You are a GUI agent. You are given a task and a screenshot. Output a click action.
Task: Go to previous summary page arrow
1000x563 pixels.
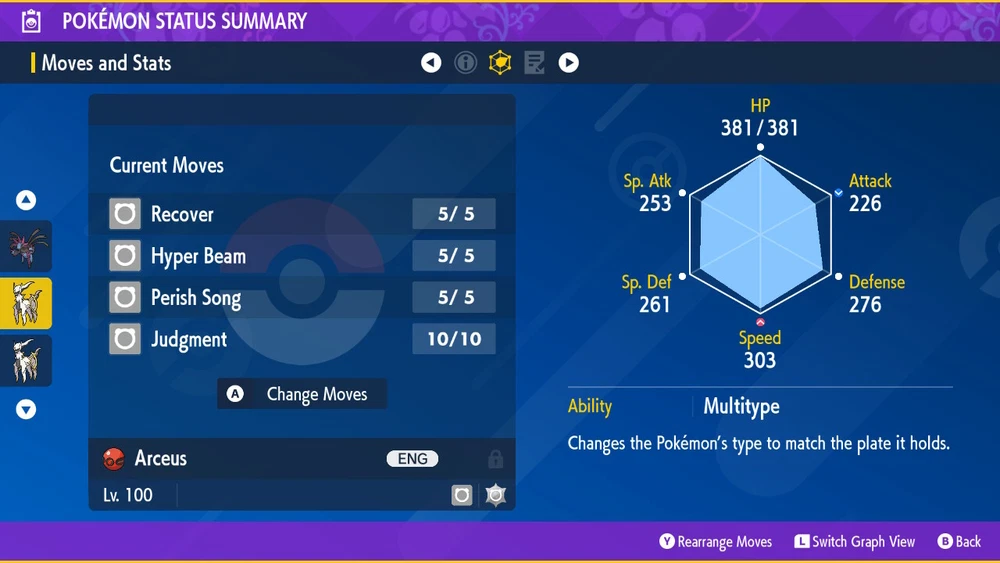click(431, 63)
